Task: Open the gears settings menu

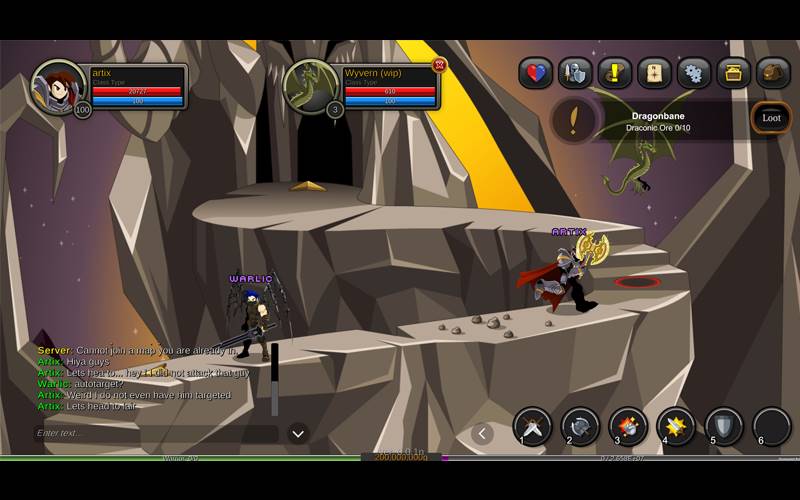Action: 694,73
